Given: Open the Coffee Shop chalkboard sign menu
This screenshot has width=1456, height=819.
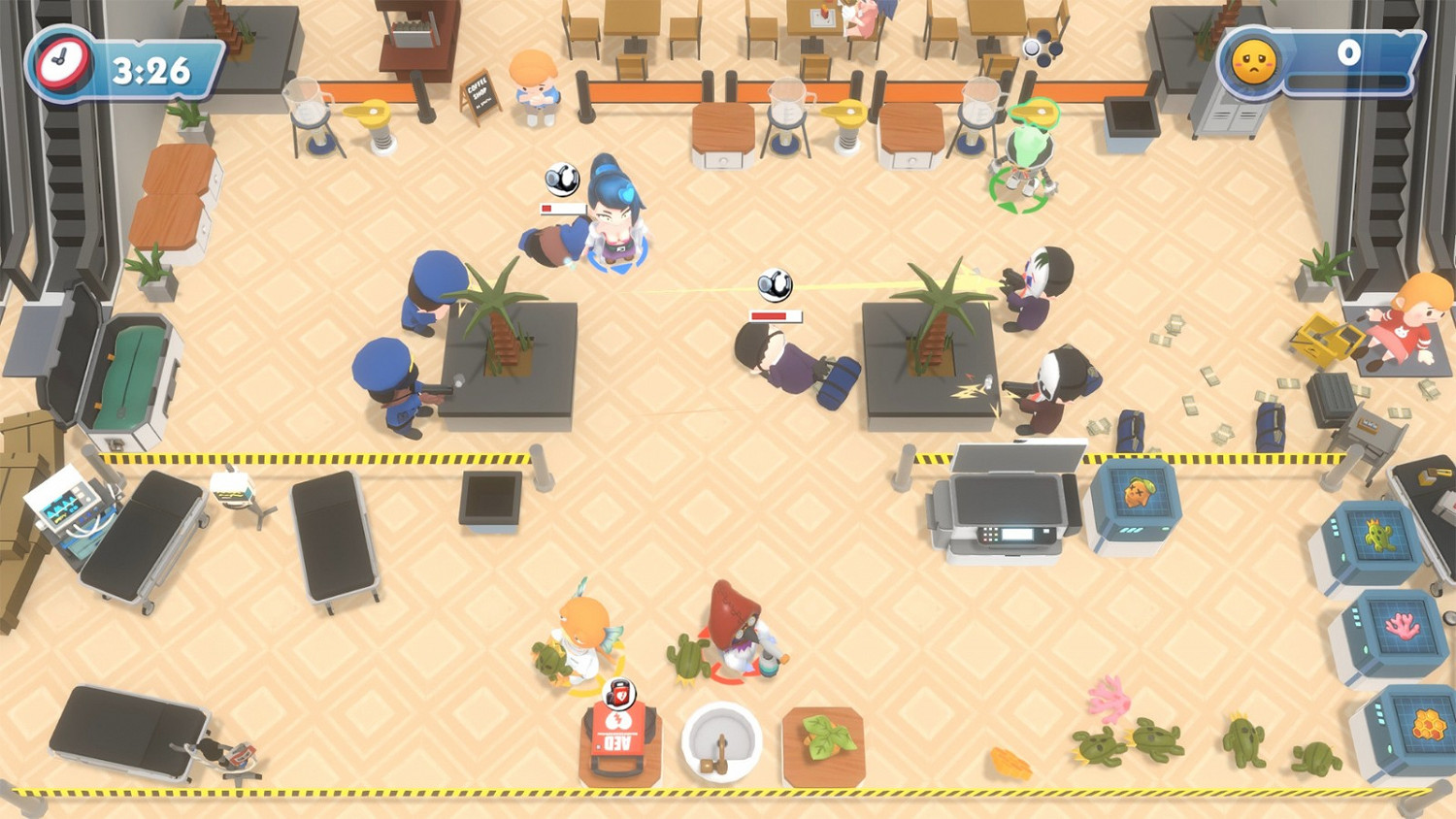Looking at the screenshot, I should [x=479, y=97].
